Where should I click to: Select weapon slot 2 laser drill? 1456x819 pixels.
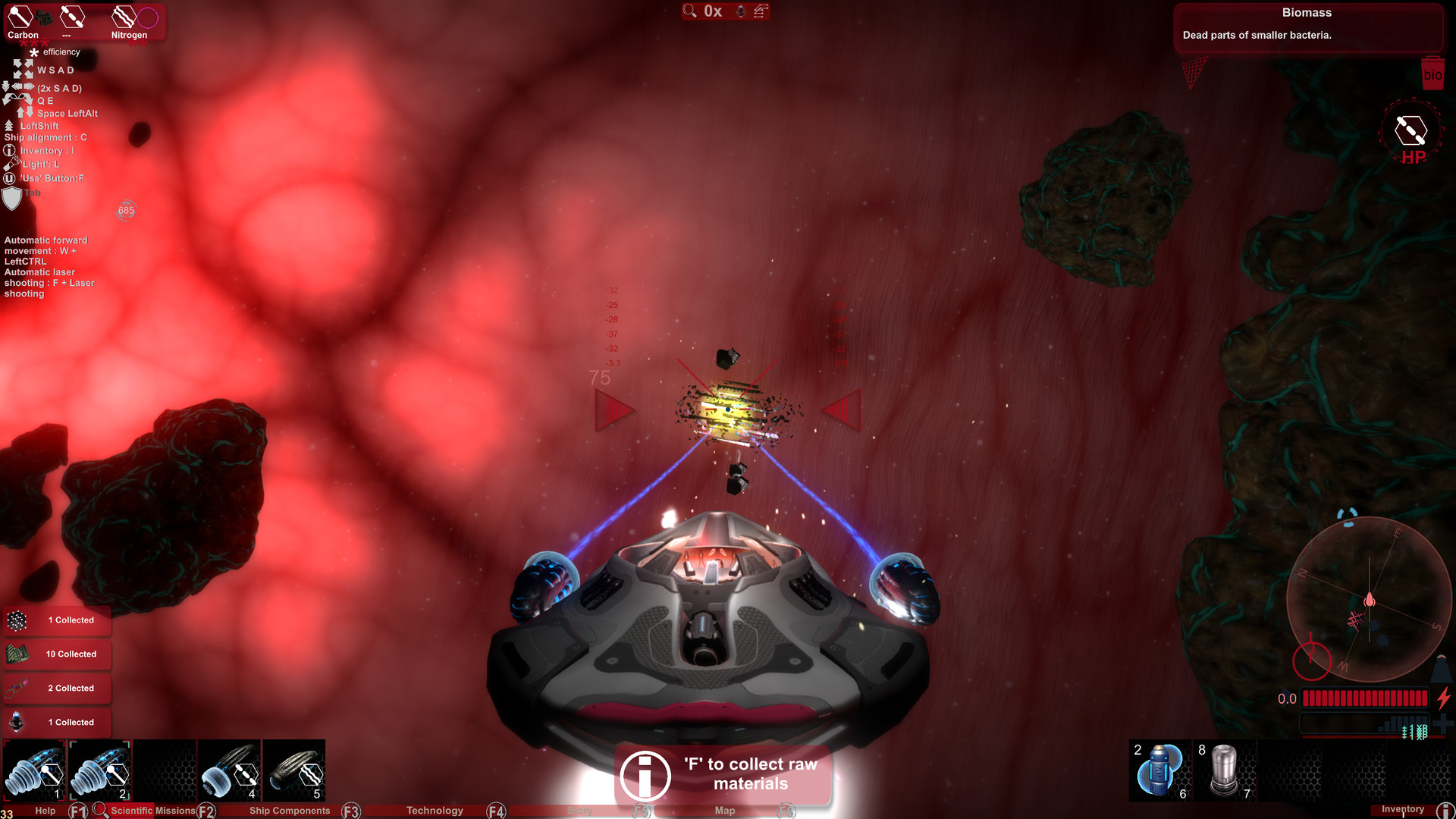pyautogui.click(x=99, y=771)
